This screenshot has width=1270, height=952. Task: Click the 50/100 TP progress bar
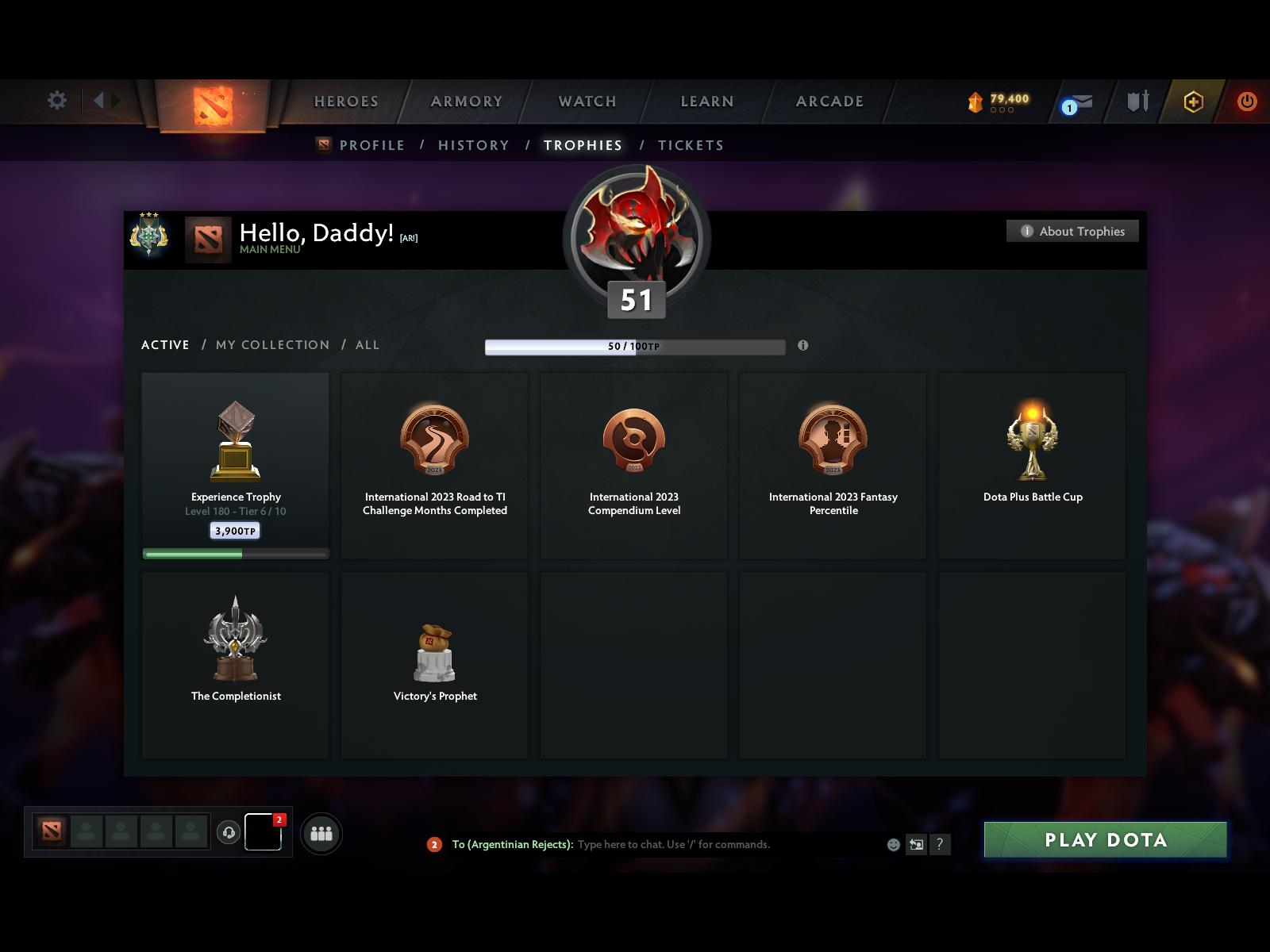pos(634,346)
